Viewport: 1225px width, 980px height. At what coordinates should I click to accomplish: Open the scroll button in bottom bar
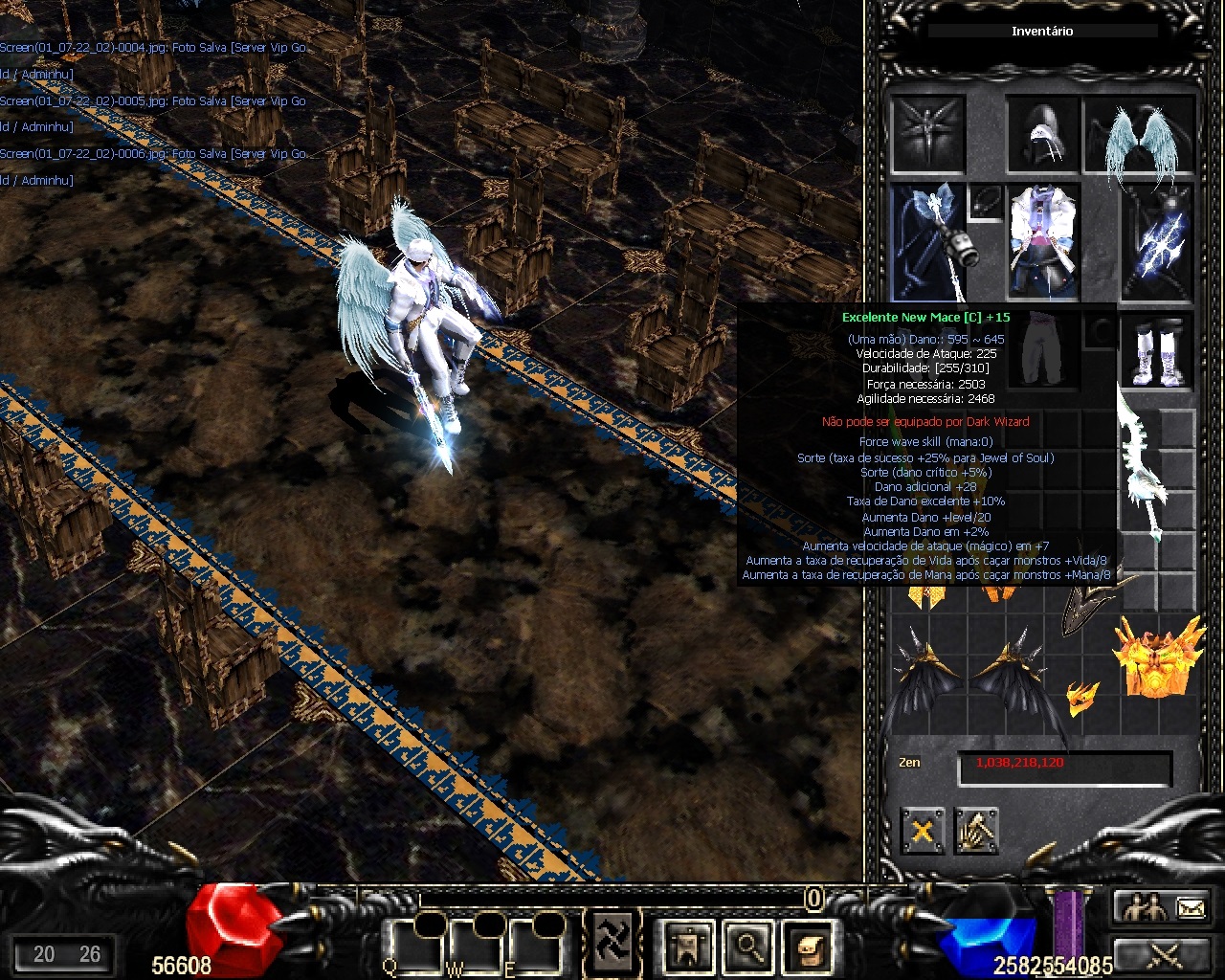click(x=805, y=947)
